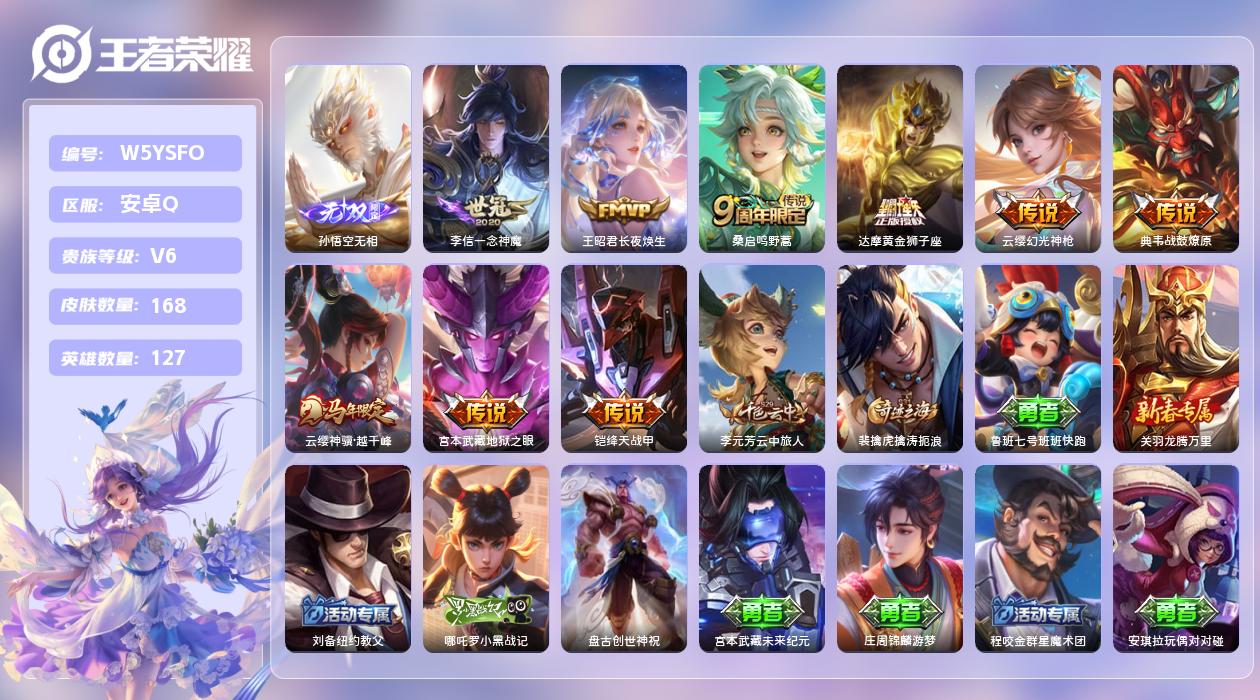The image size is (1260, 700).
Task: View the 鲁班七号班班快跑 skin card
Action: (1037, 358)
